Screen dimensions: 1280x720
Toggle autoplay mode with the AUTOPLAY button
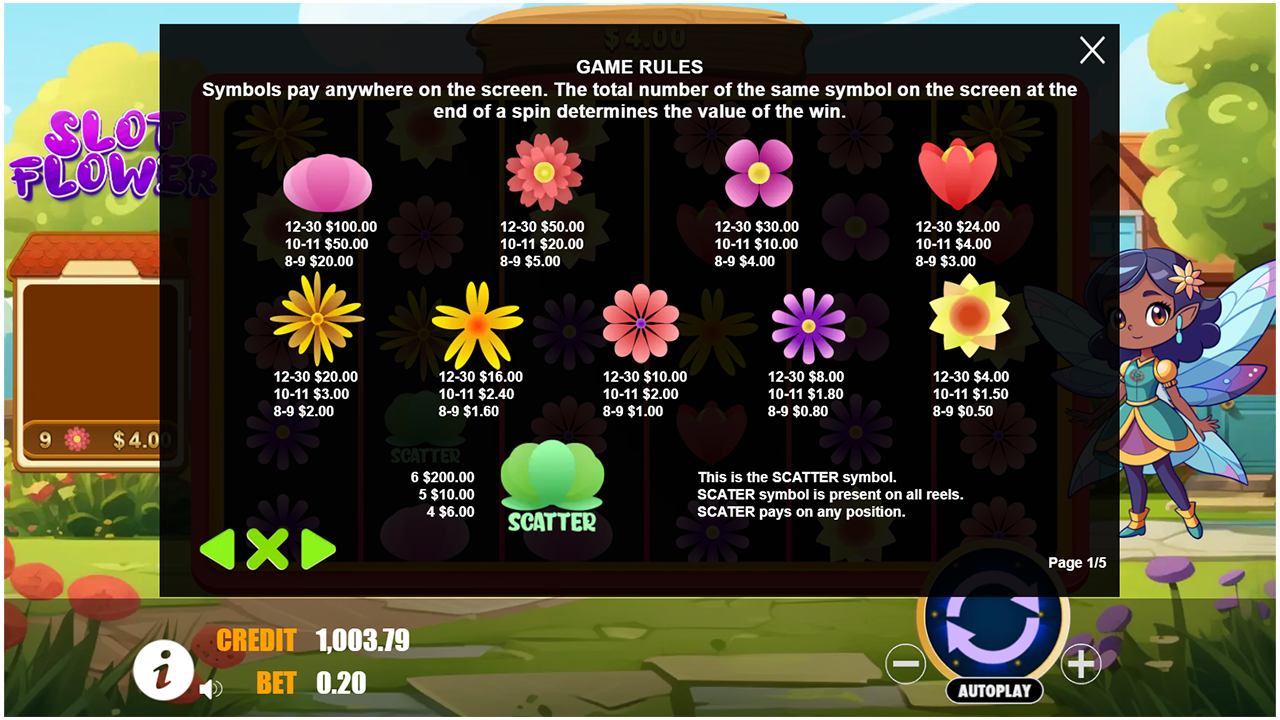pos(994,690)
